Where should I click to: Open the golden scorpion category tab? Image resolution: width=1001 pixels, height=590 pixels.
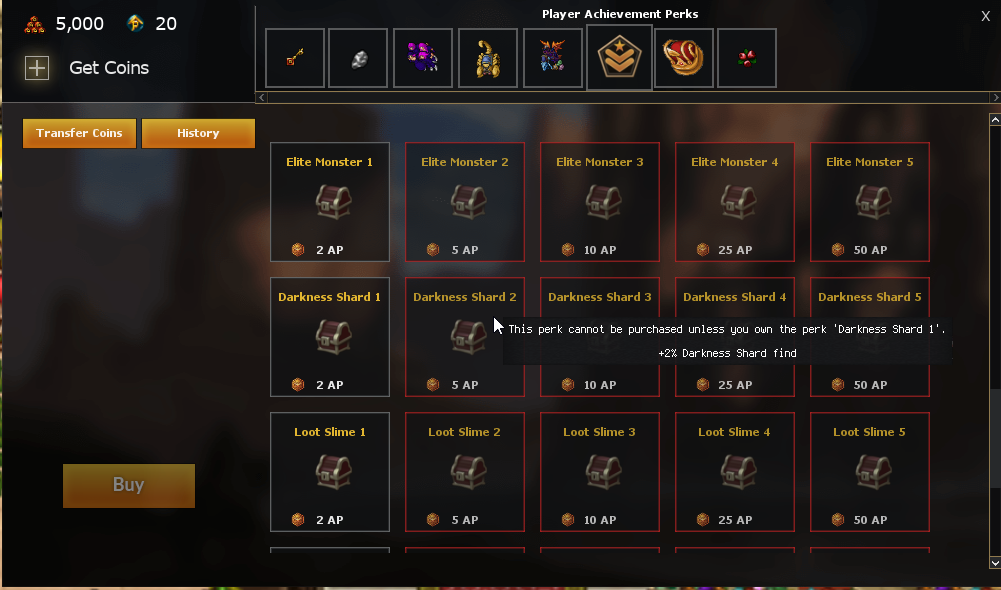[488, 58]
